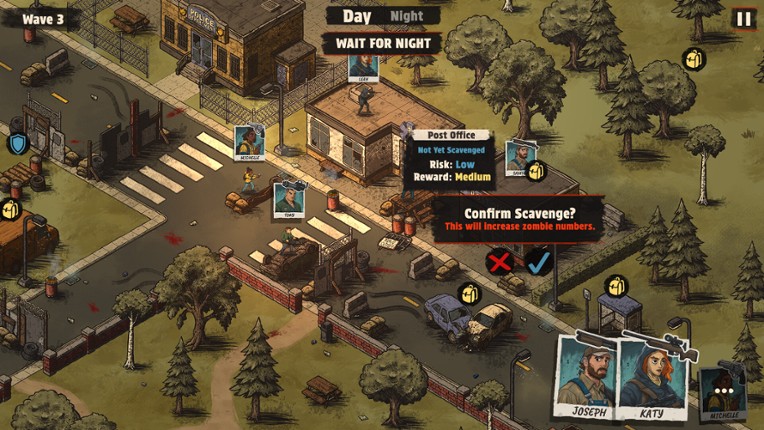Pick the backpack scavenge marker below the shield icon
The image size is (764, 430).
click(11, 210)
